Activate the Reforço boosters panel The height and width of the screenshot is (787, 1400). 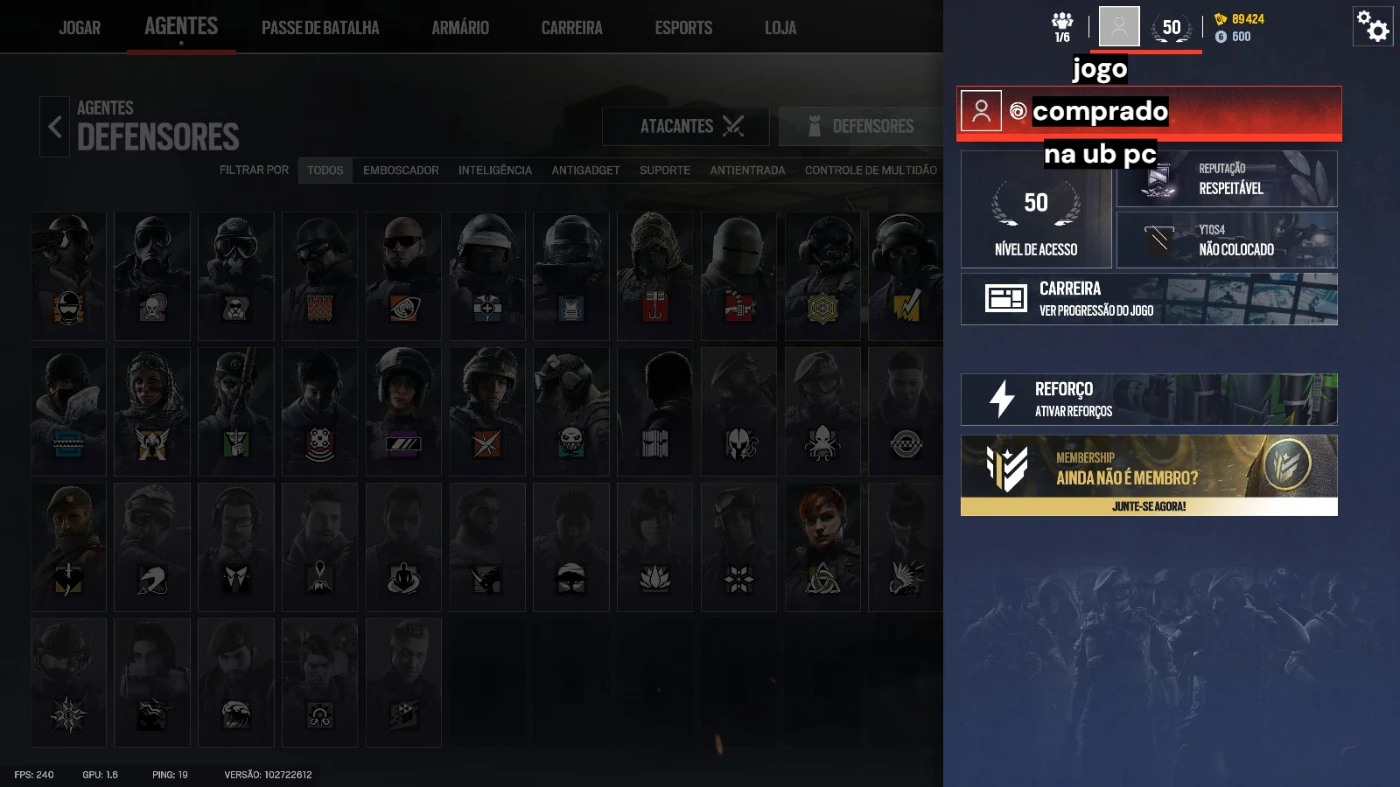(1149, 399)
